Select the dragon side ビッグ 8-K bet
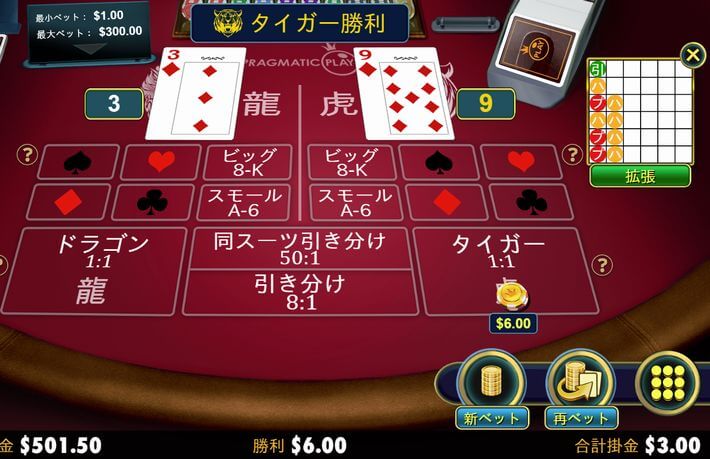This screenshot has height=459, width=710. pos(246,162)
